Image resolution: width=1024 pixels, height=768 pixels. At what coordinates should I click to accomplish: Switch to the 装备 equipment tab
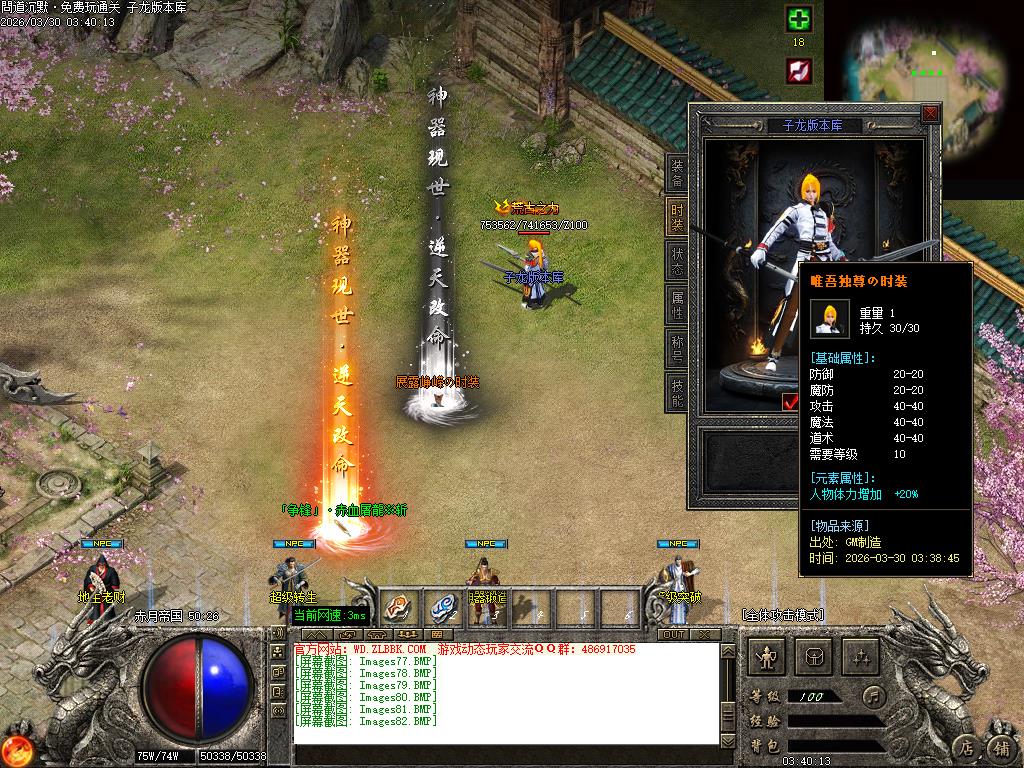coord(677,172)
